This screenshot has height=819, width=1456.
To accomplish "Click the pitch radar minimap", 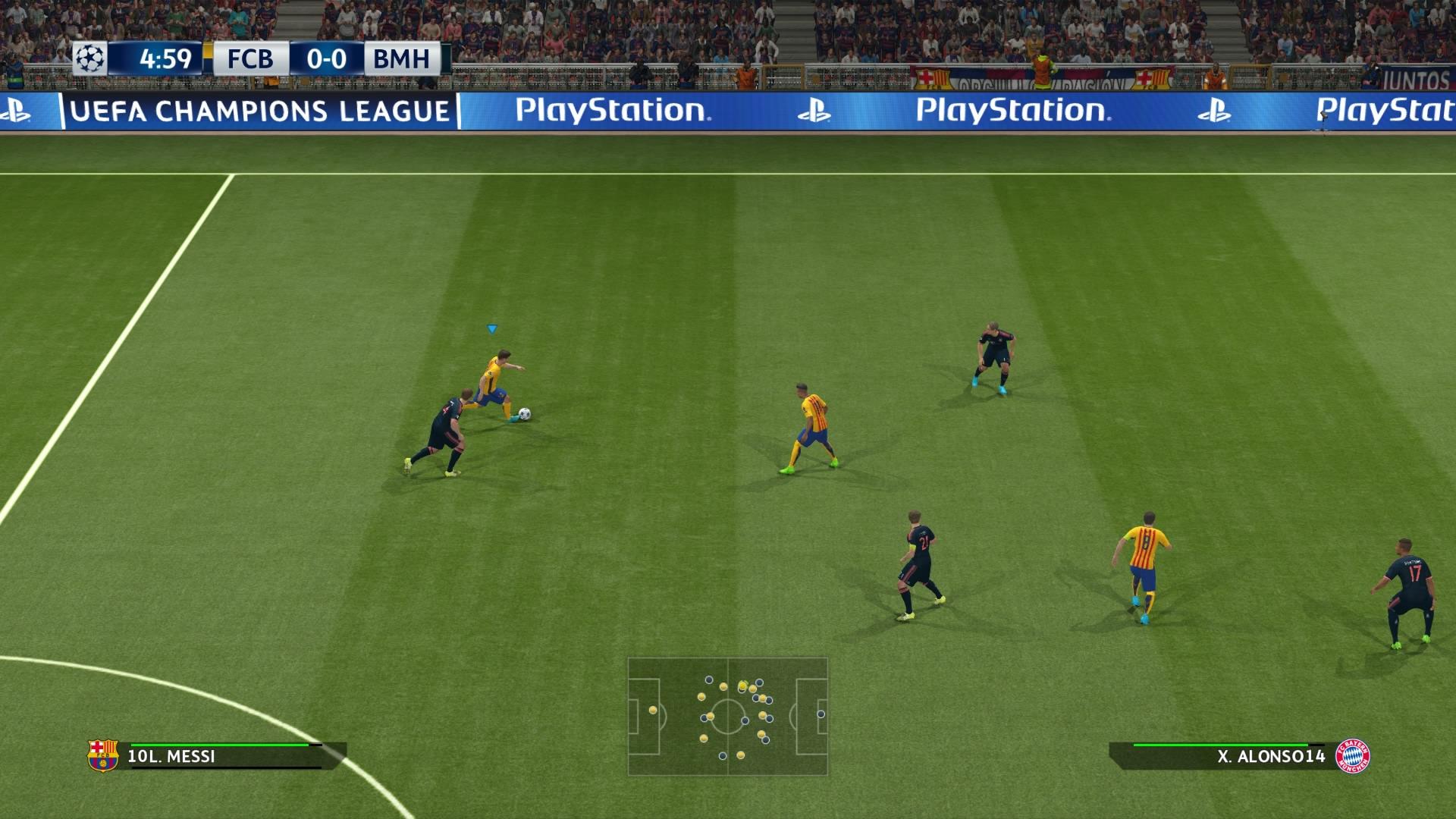I will (727, 717).
